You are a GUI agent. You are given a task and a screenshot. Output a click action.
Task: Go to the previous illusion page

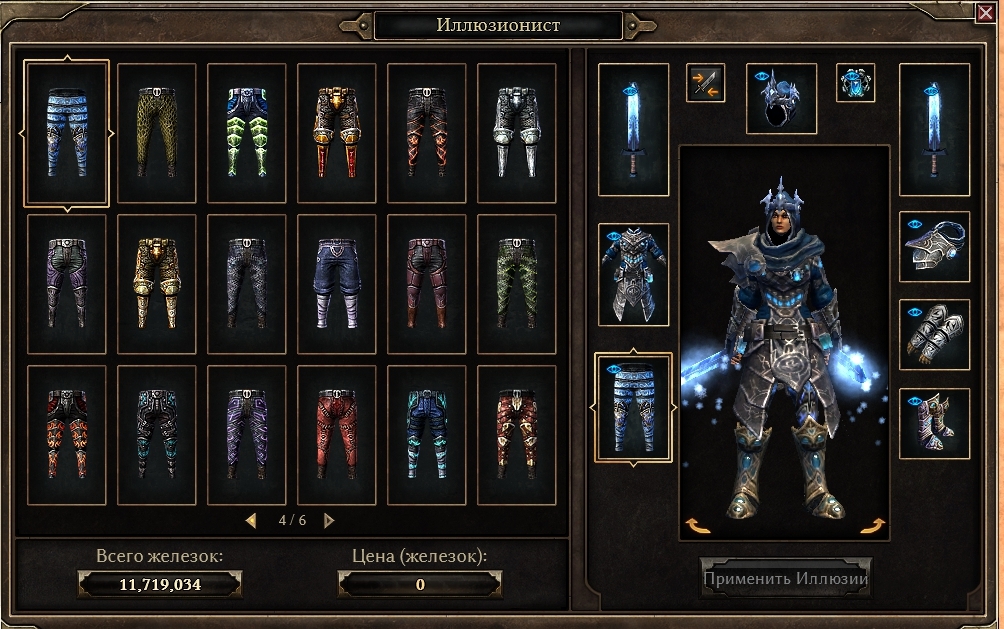click(x=251, y=520)
